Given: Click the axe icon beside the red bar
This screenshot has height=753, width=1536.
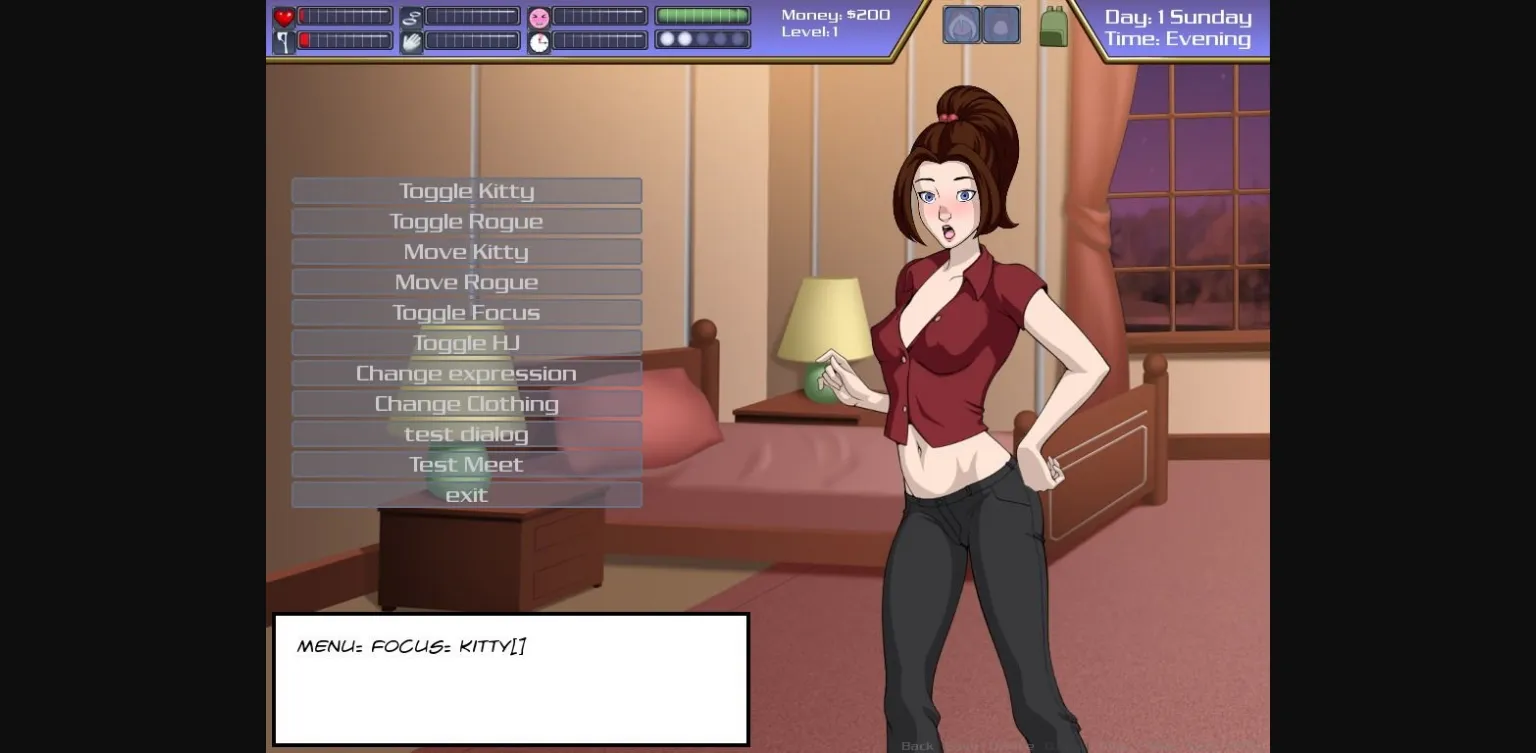Looking at the screenshot, I should (x=283, y=40).
